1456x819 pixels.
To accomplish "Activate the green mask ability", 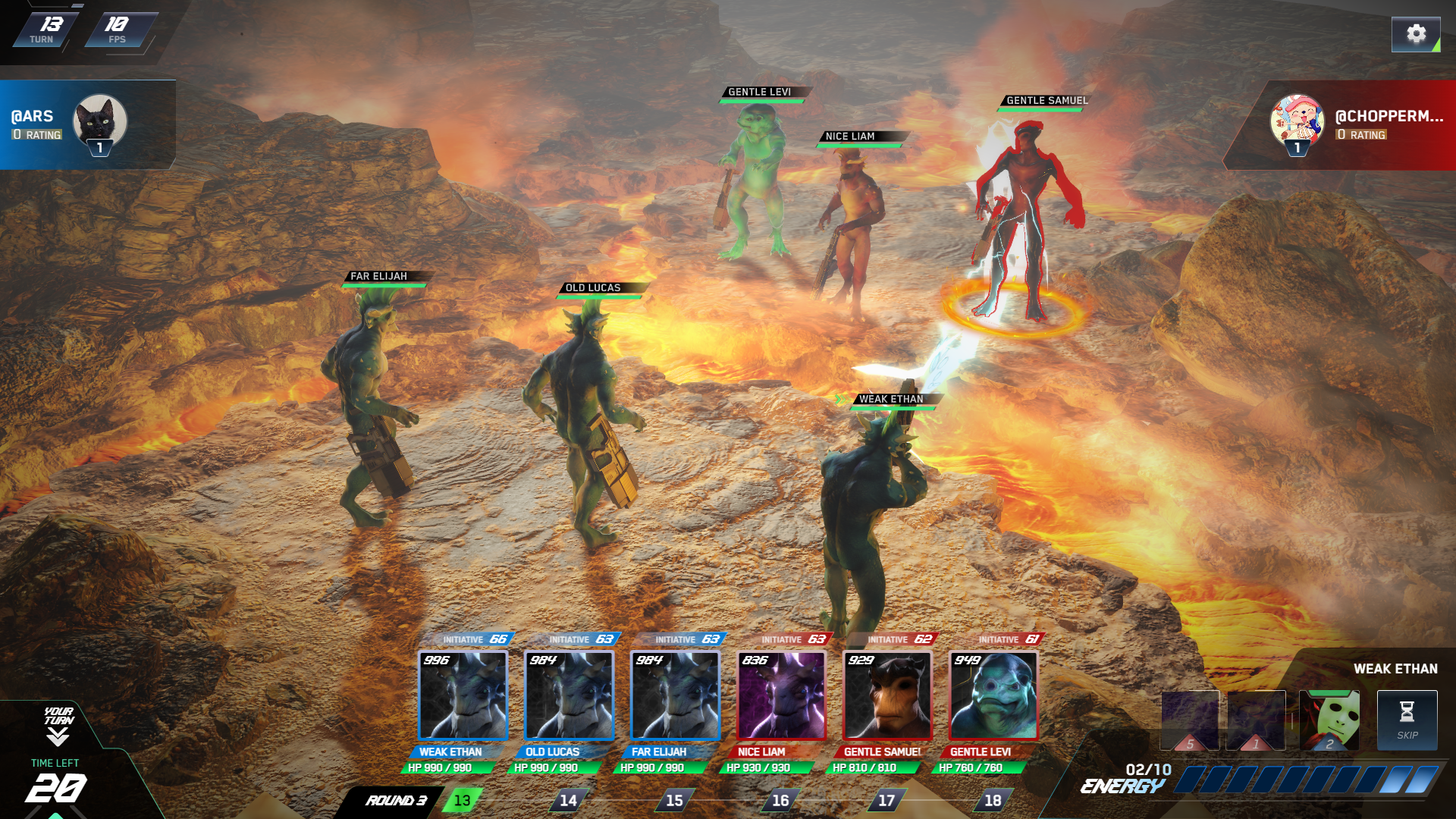I will 1329,720.
